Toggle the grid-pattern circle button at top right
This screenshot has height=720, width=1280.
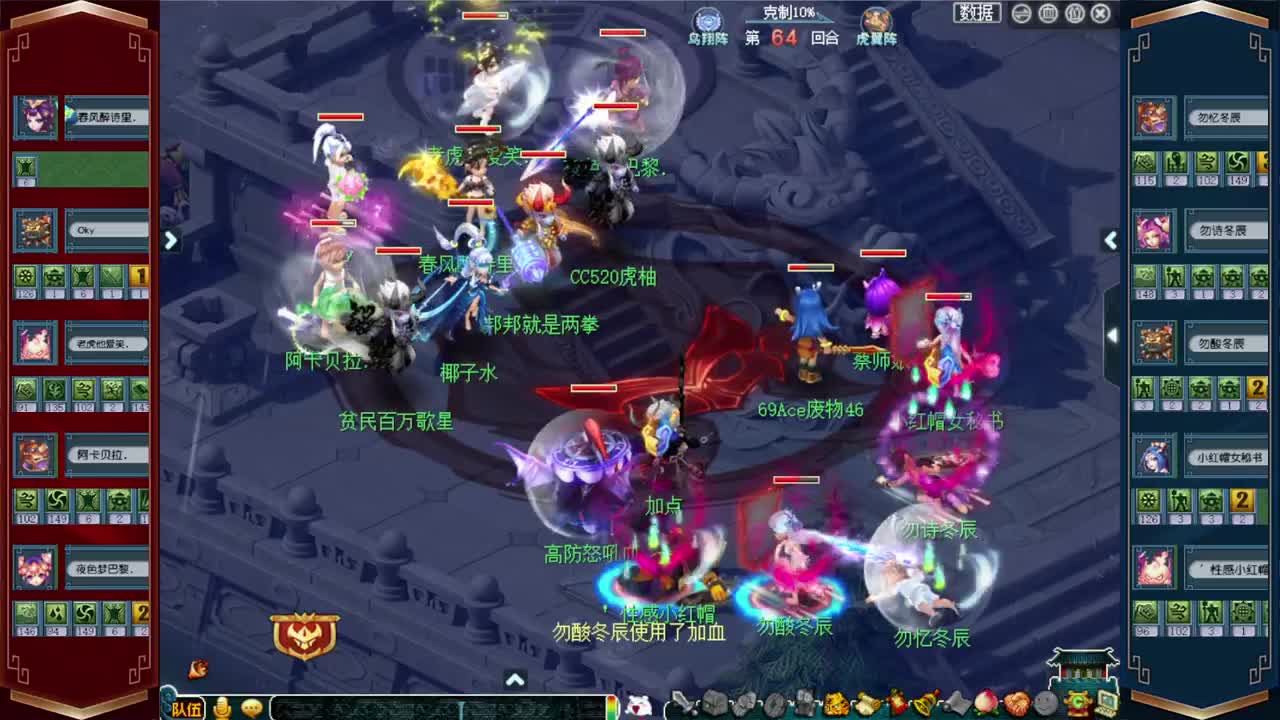pos(1047,13)
